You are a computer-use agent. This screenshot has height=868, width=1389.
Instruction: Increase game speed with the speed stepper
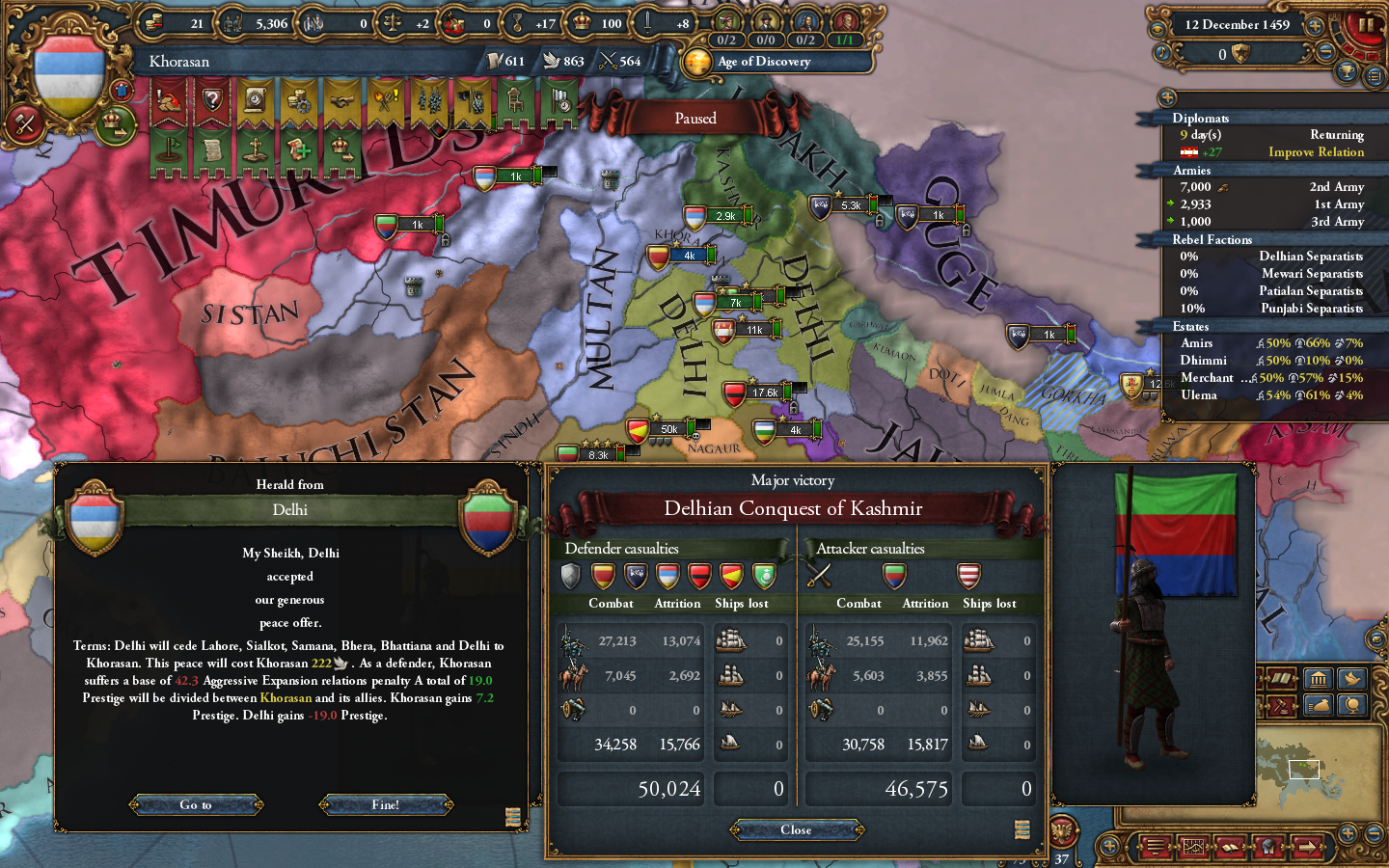click(1315, 26)
